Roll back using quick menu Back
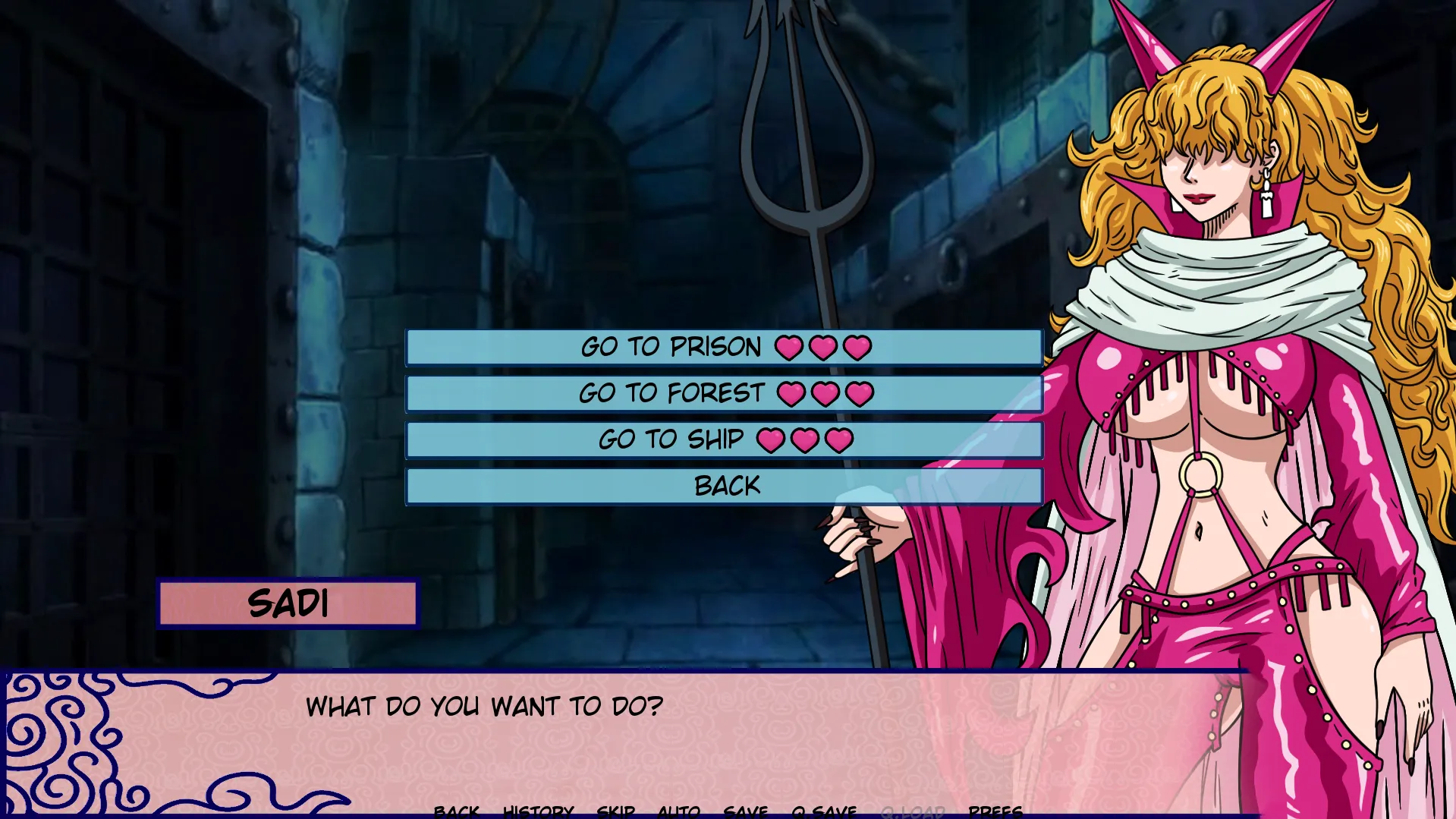 coord(456,811)
